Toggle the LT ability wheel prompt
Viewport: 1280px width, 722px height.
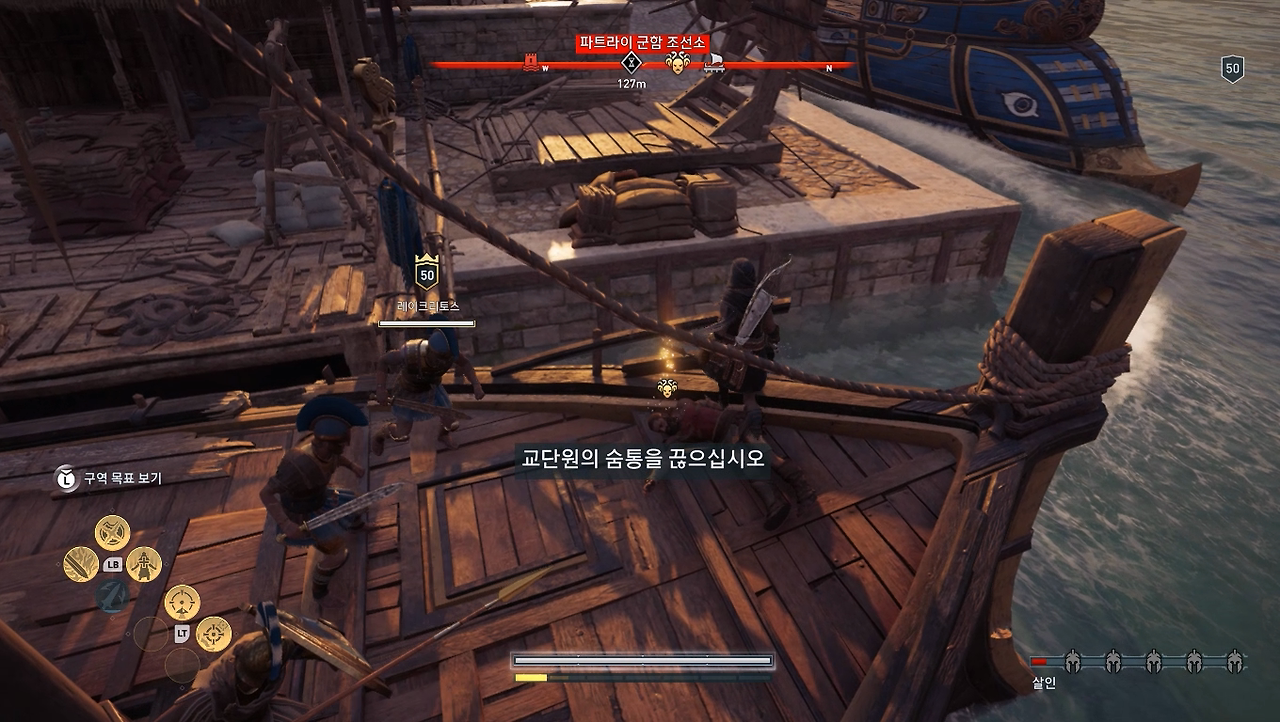181,632
